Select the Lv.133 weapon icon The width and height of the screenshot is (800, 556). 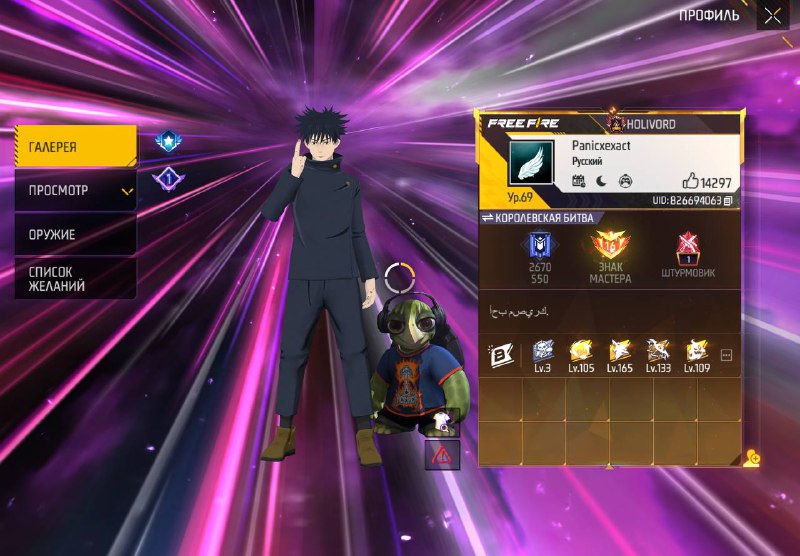(658, 354)
